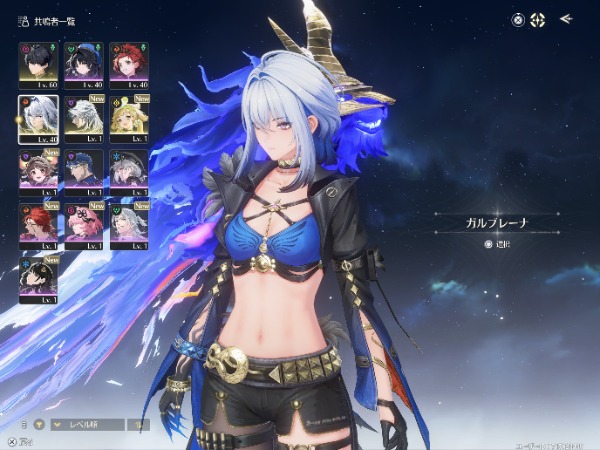The image size is (600, 450).
Task: Choose the brown-haired smiling girl portrait
Action: click(x=37, y=171)
